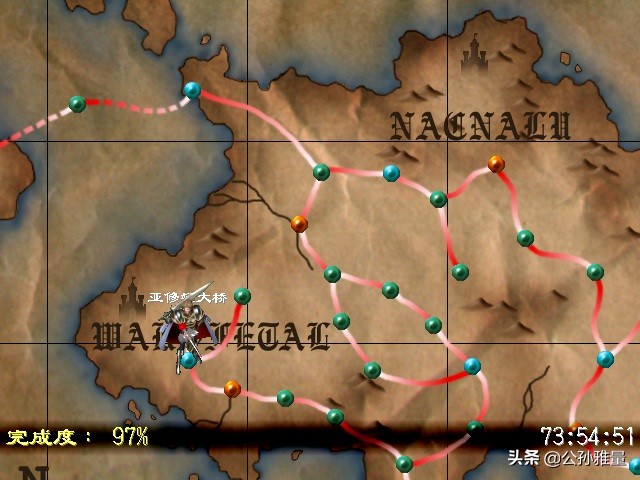640x480 pixels.
Task: Choose the orange node beneath the NACNALU label
Action: click(x=496, y=163)
